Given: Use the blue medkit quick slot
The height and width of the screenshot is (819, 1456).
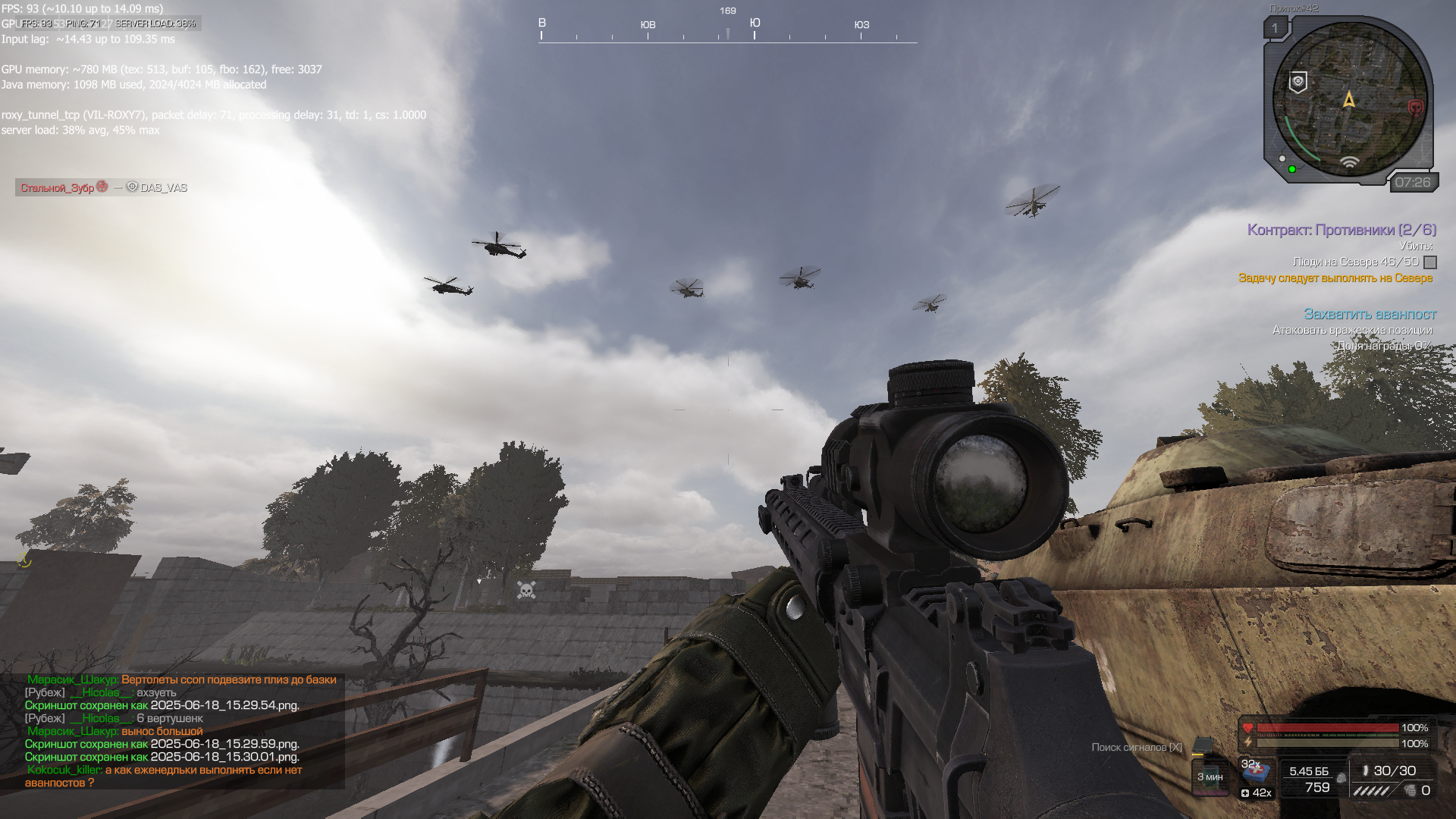Looking at the screenshot, I should click(x=1257, y=772).
